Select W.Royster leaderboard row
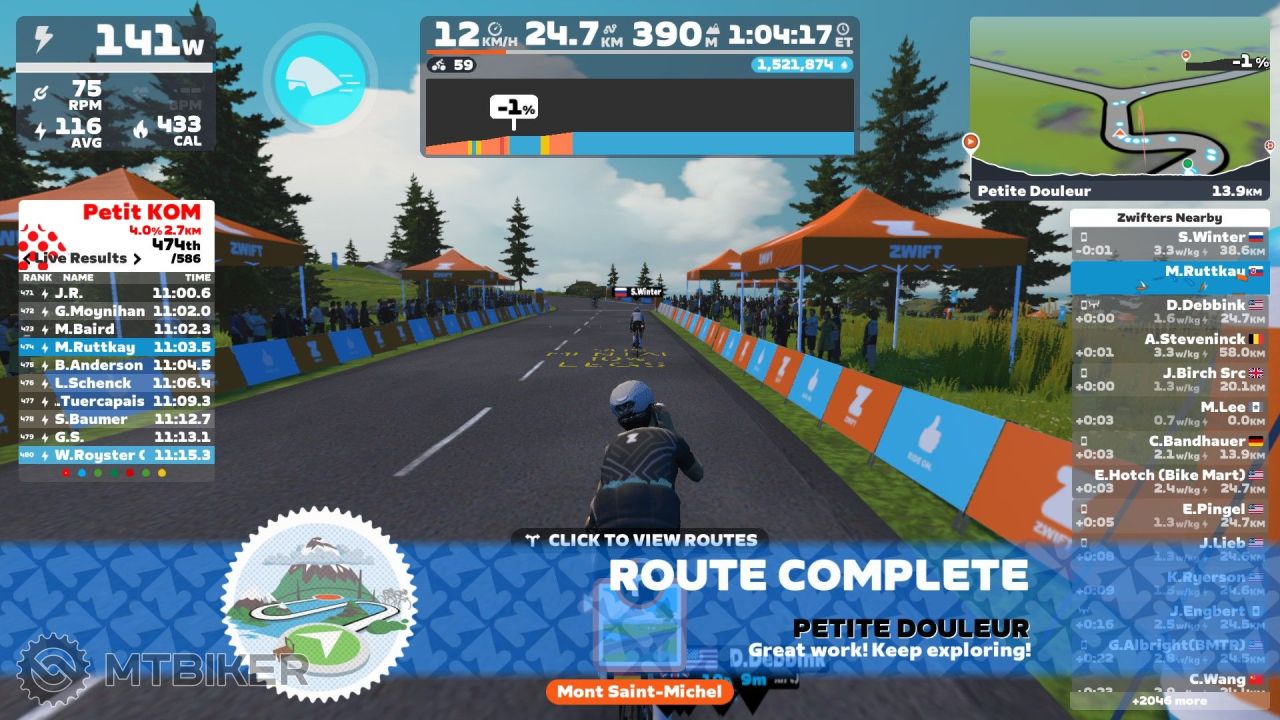Image resolution: width=1280 pixels, height=720 pixels. pyautogui.click(x=116, y=455)
